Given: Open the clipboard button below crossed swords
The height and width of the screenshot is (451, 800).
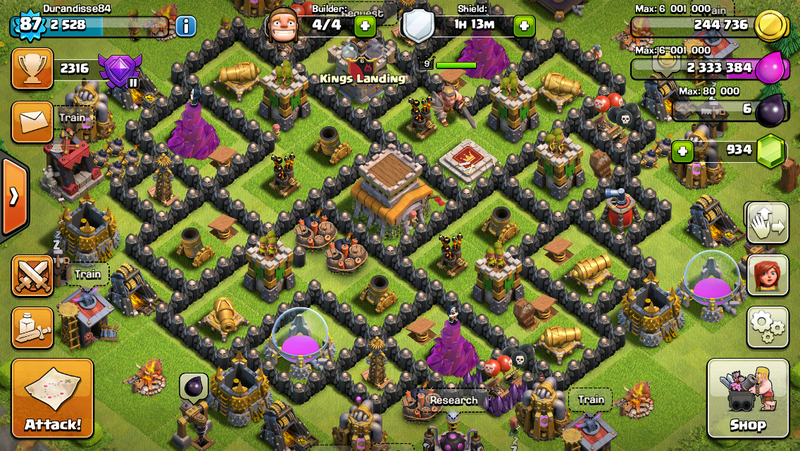Looking at the screenshot, I should [x=31, y=326].
